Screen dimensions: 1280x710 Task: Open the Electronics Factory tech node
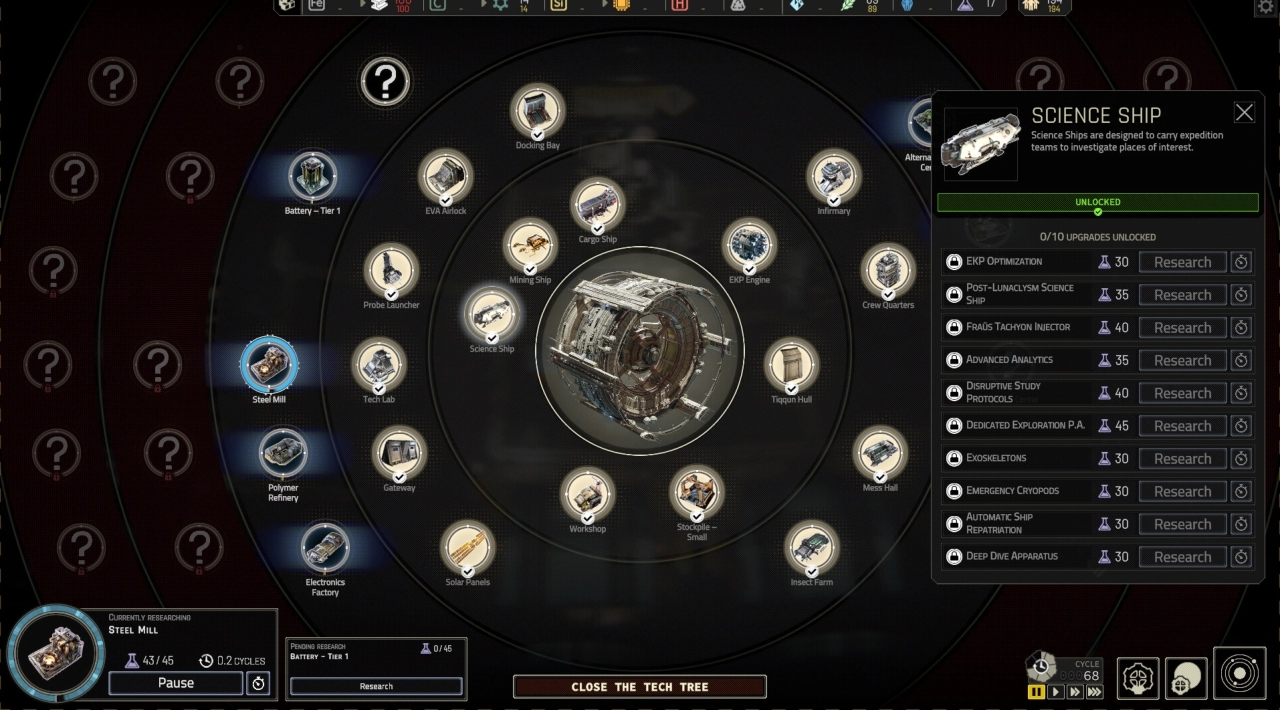pyautogui.click(x=325, y=547)
